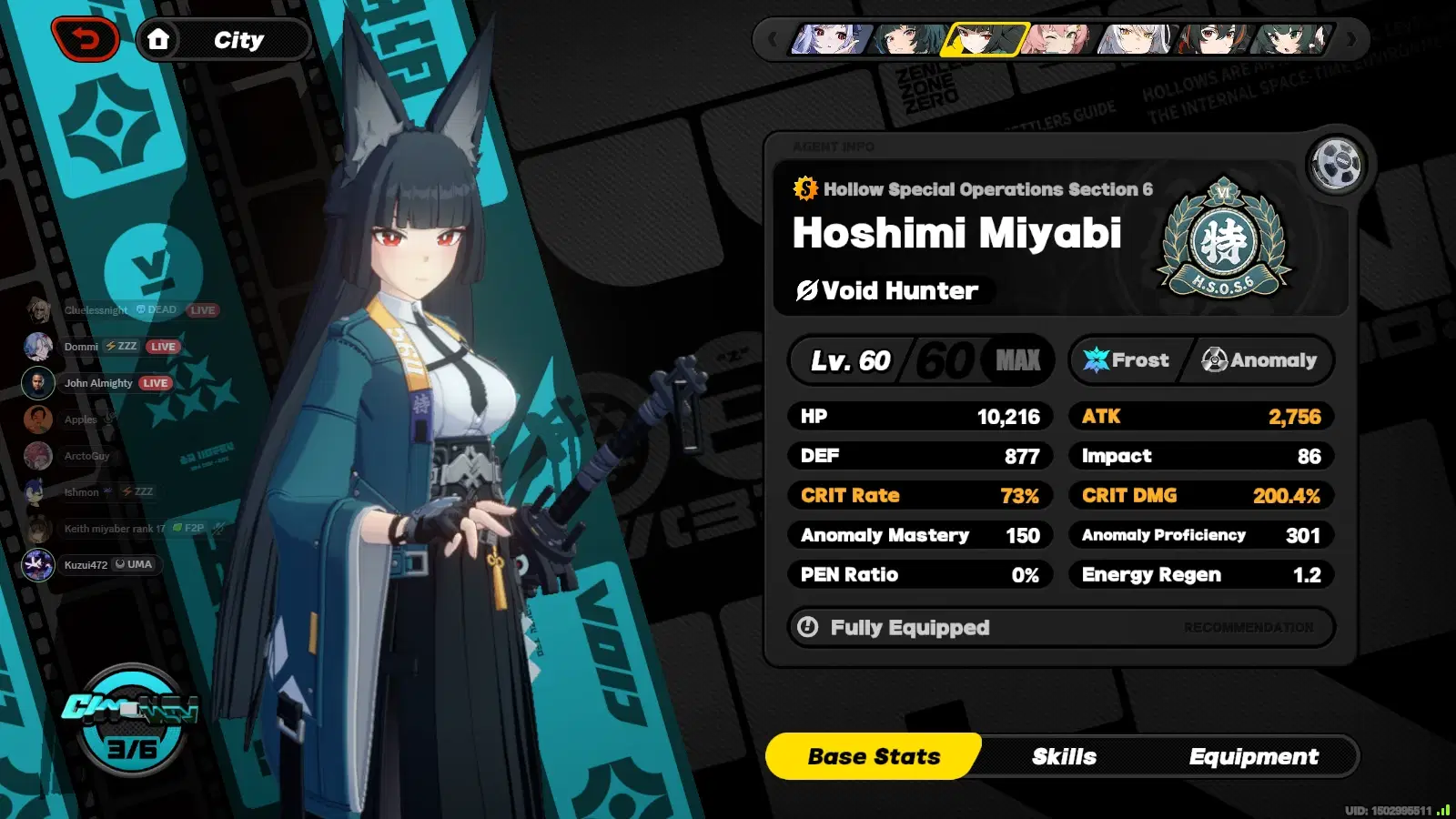Open the film reel icon on agent info card
Screen dimensions: 1456x819
coord(1336,164)
